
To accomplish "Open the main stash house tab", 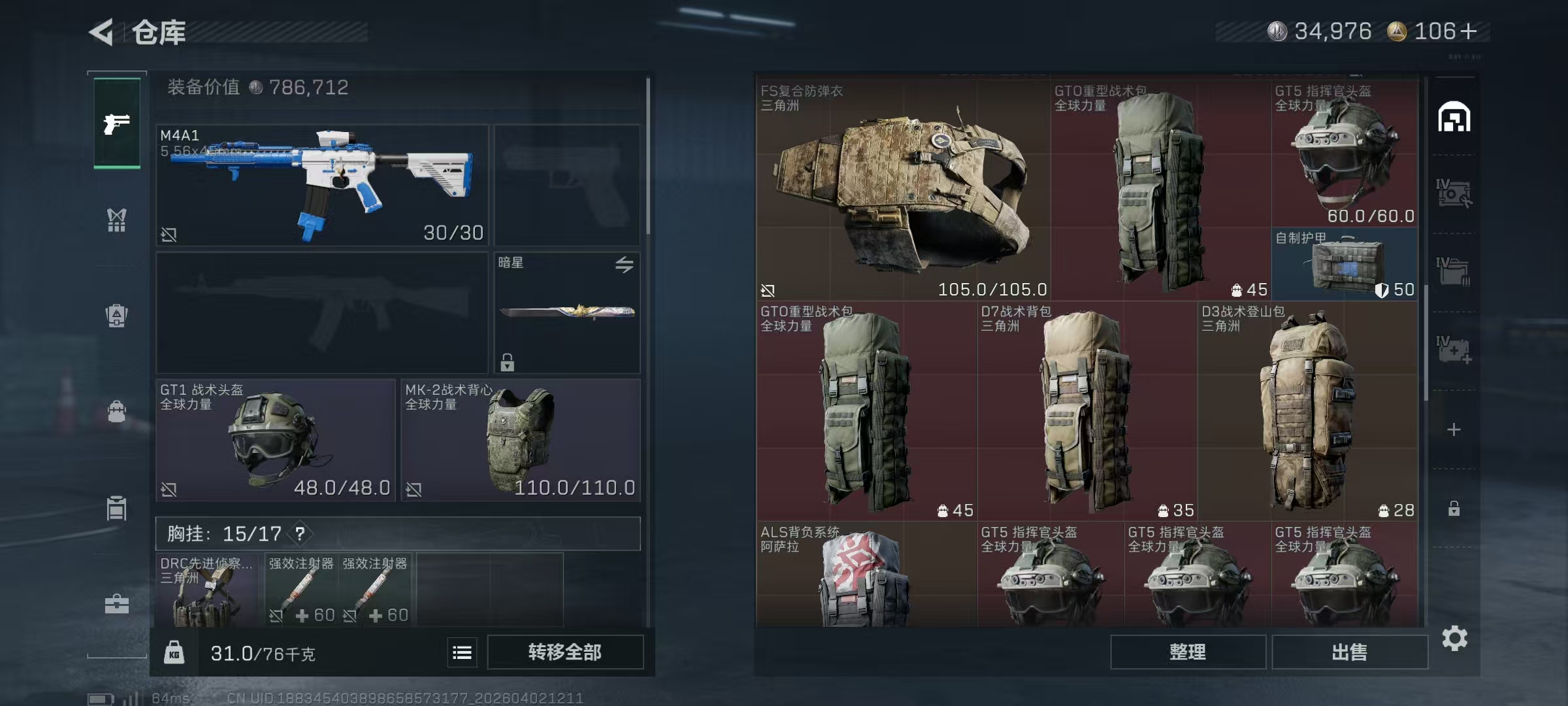I will point(1454,118).
